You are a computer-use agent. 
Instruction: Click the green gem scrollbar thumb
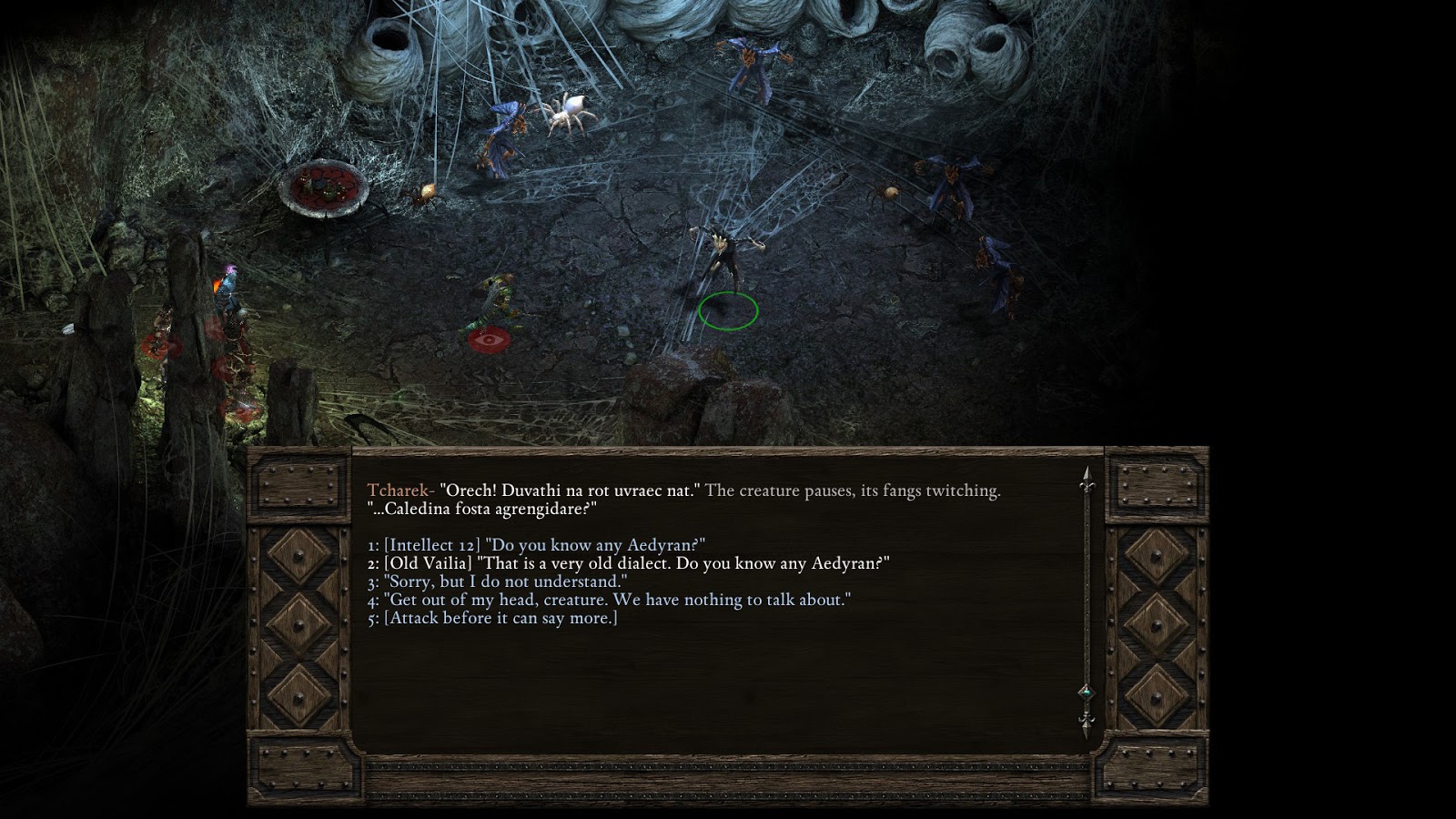click(x=1085, y=692)
